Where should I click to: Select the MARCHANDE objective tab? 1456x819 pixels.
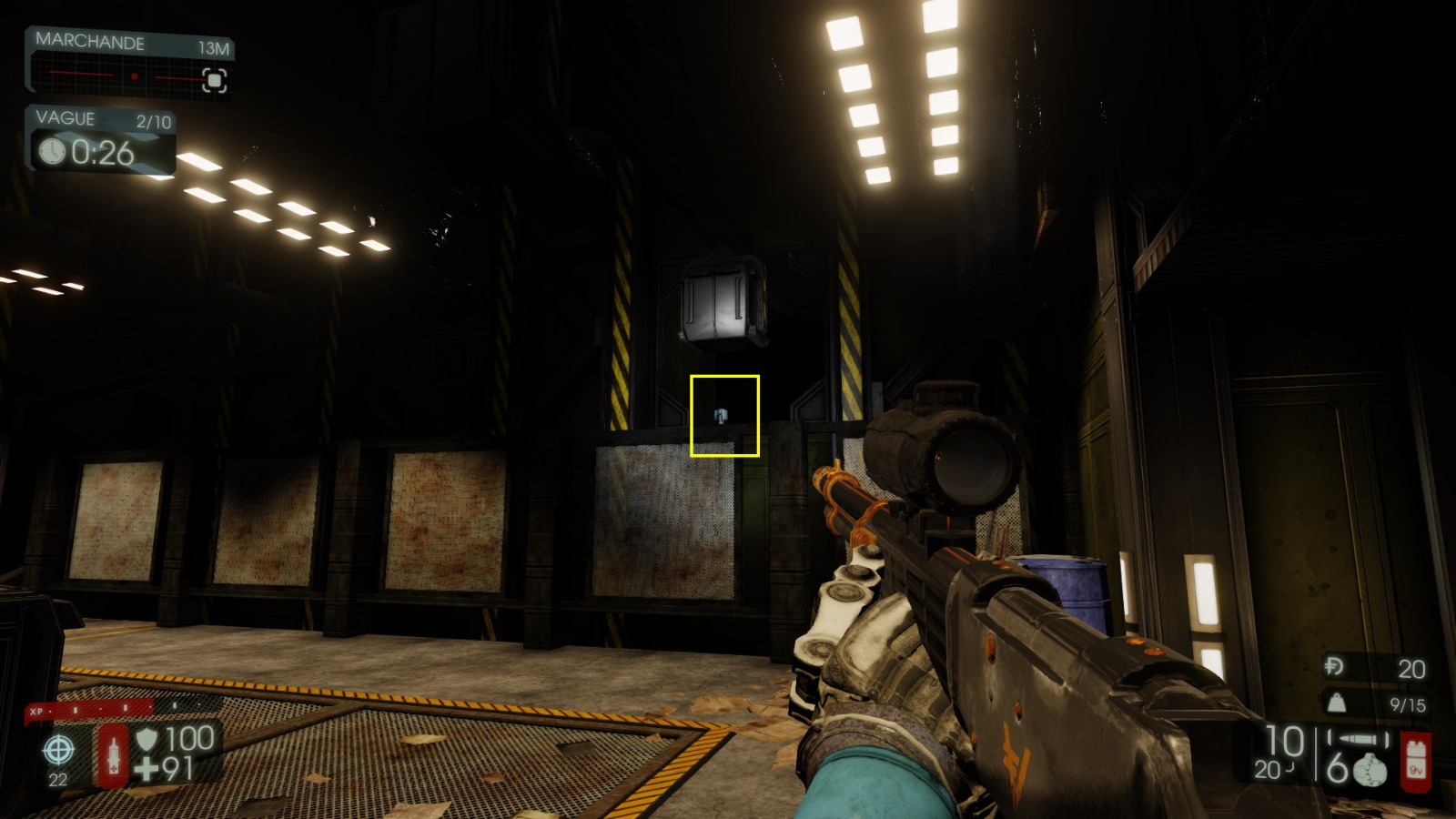[89, 41]
